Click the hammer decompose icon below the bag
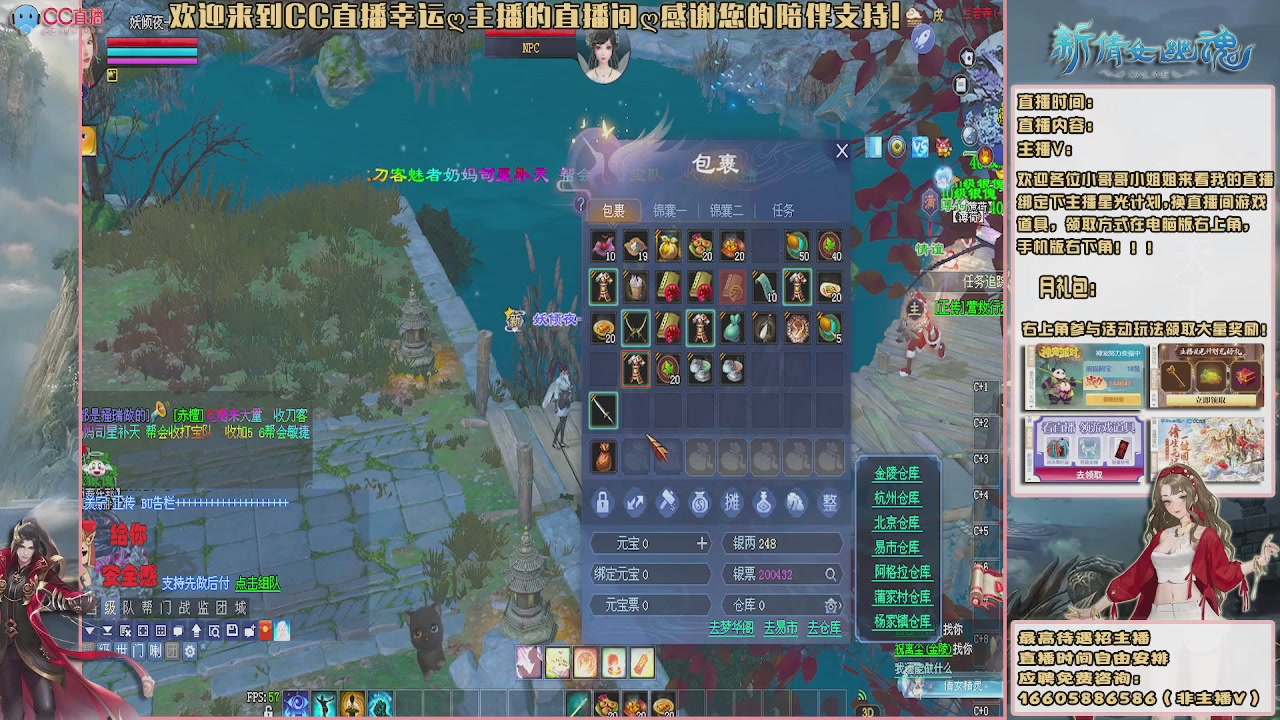Image resolution: width=1280 pixels, height=720 pixels. (x=666, y=501)
